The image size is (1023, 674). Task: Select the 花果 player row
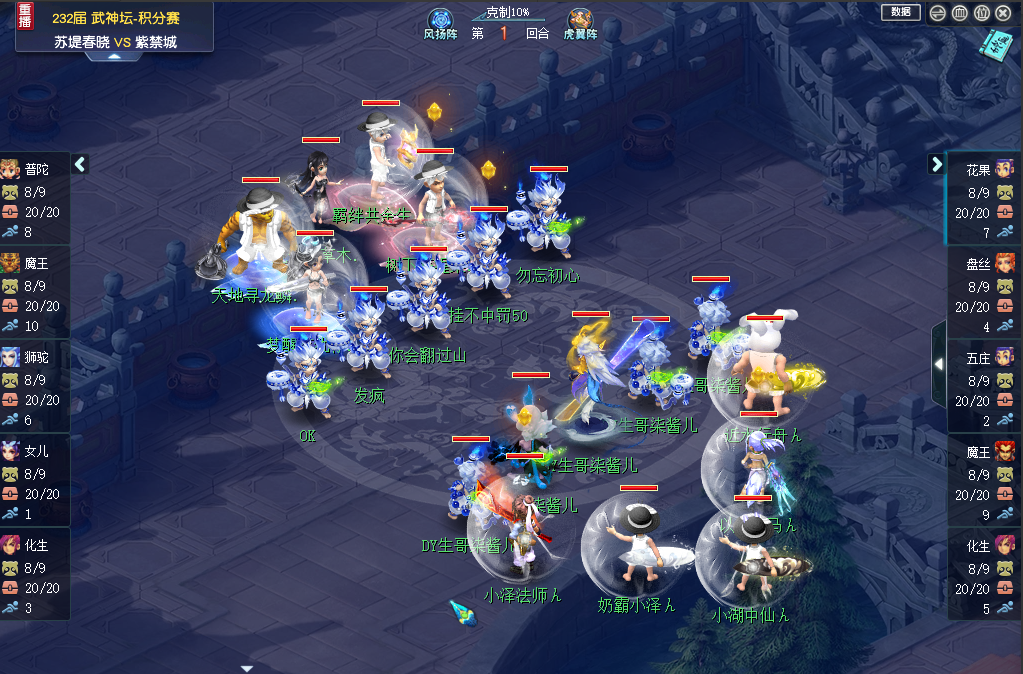coord(984,198)
